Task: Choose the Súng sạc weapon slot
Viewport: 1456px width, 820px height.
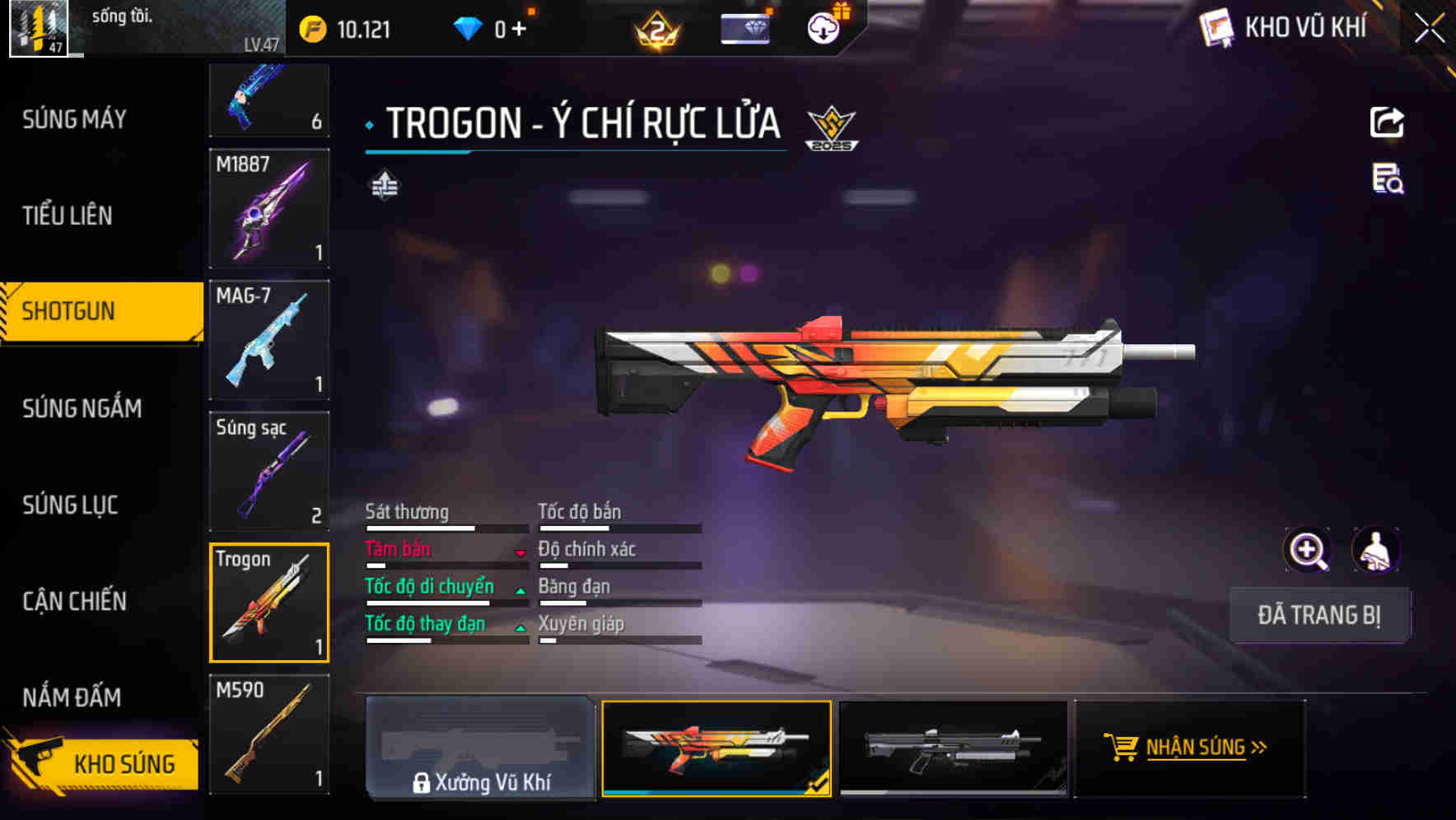Action: (269, 471)
